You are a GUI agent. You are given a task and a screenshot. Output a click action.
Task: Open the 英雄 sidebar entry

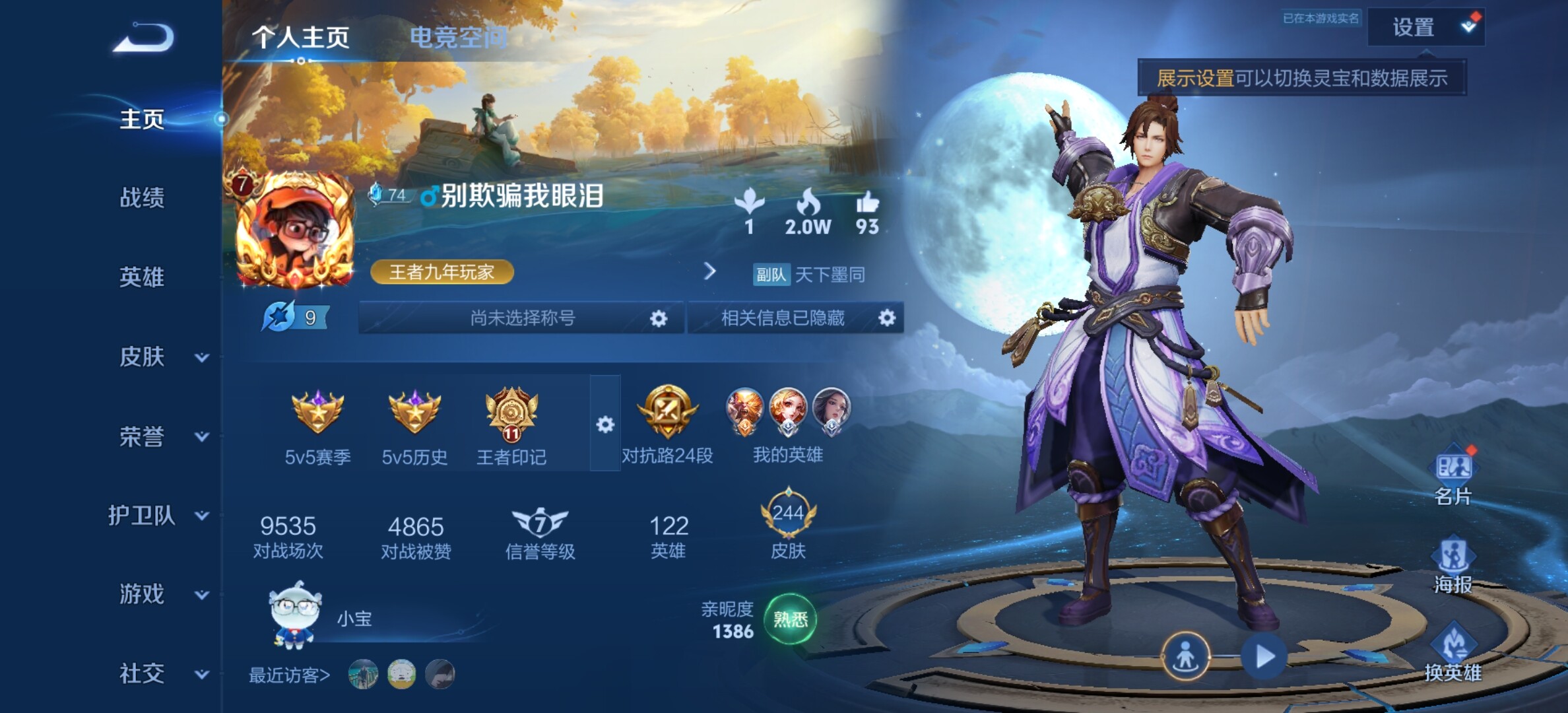[x=142, y=277]
